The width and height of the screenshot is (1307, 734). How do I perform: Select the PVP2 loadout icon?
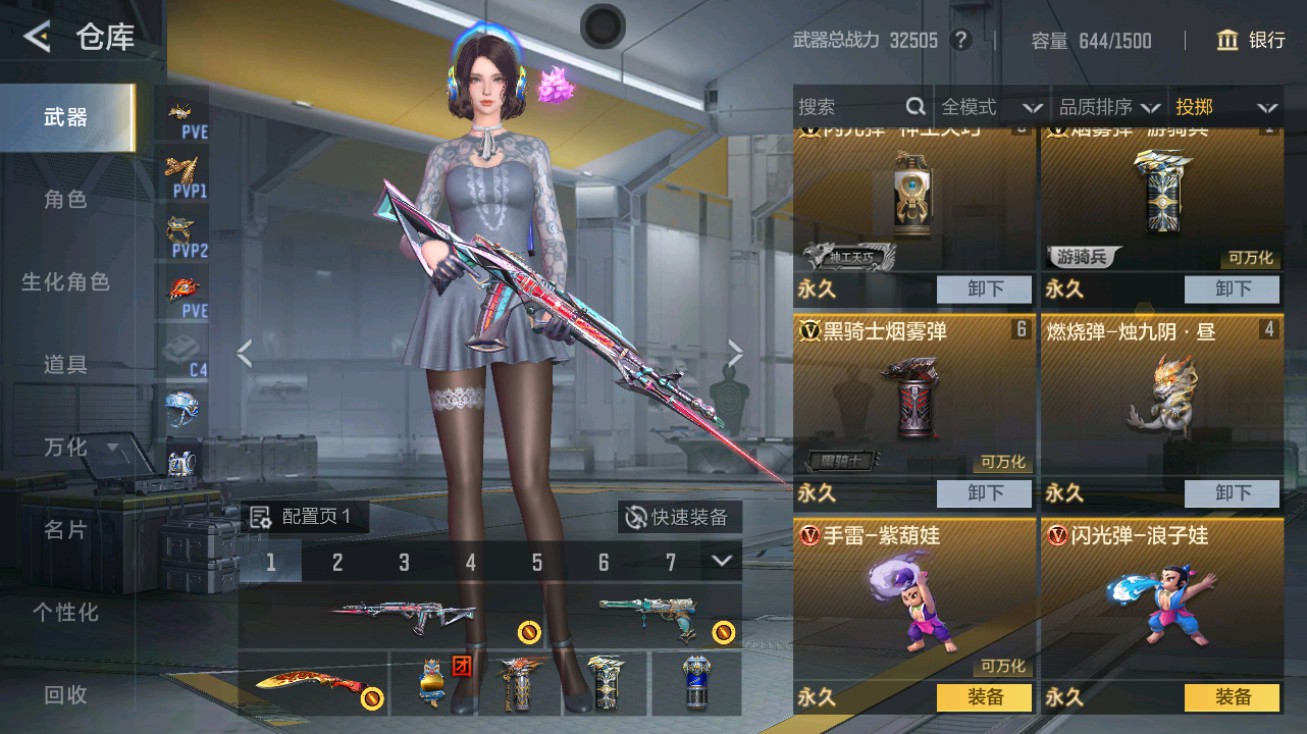[x=182, y=230]
